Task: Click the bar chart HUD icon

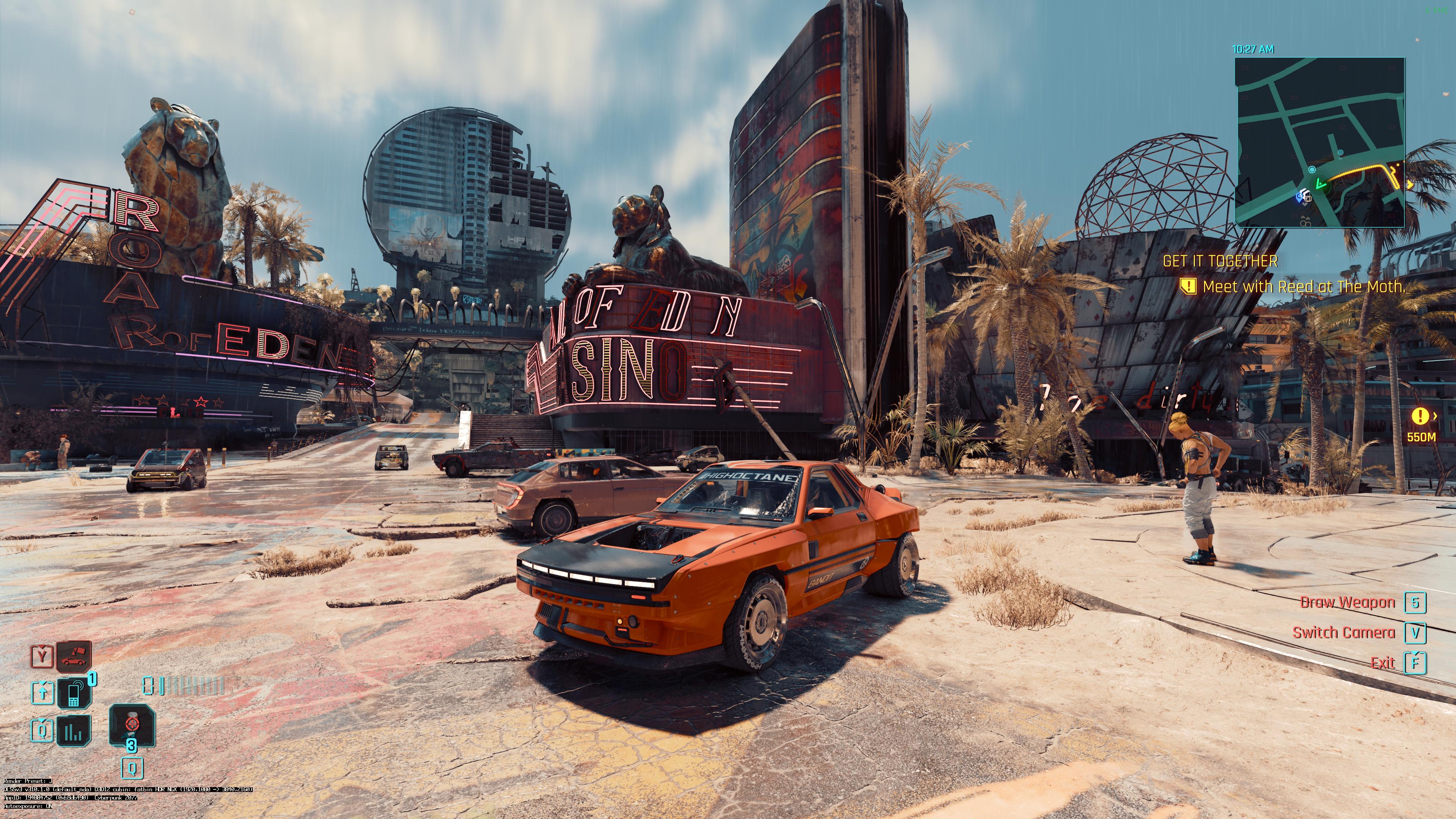Action: coord(74,730)
